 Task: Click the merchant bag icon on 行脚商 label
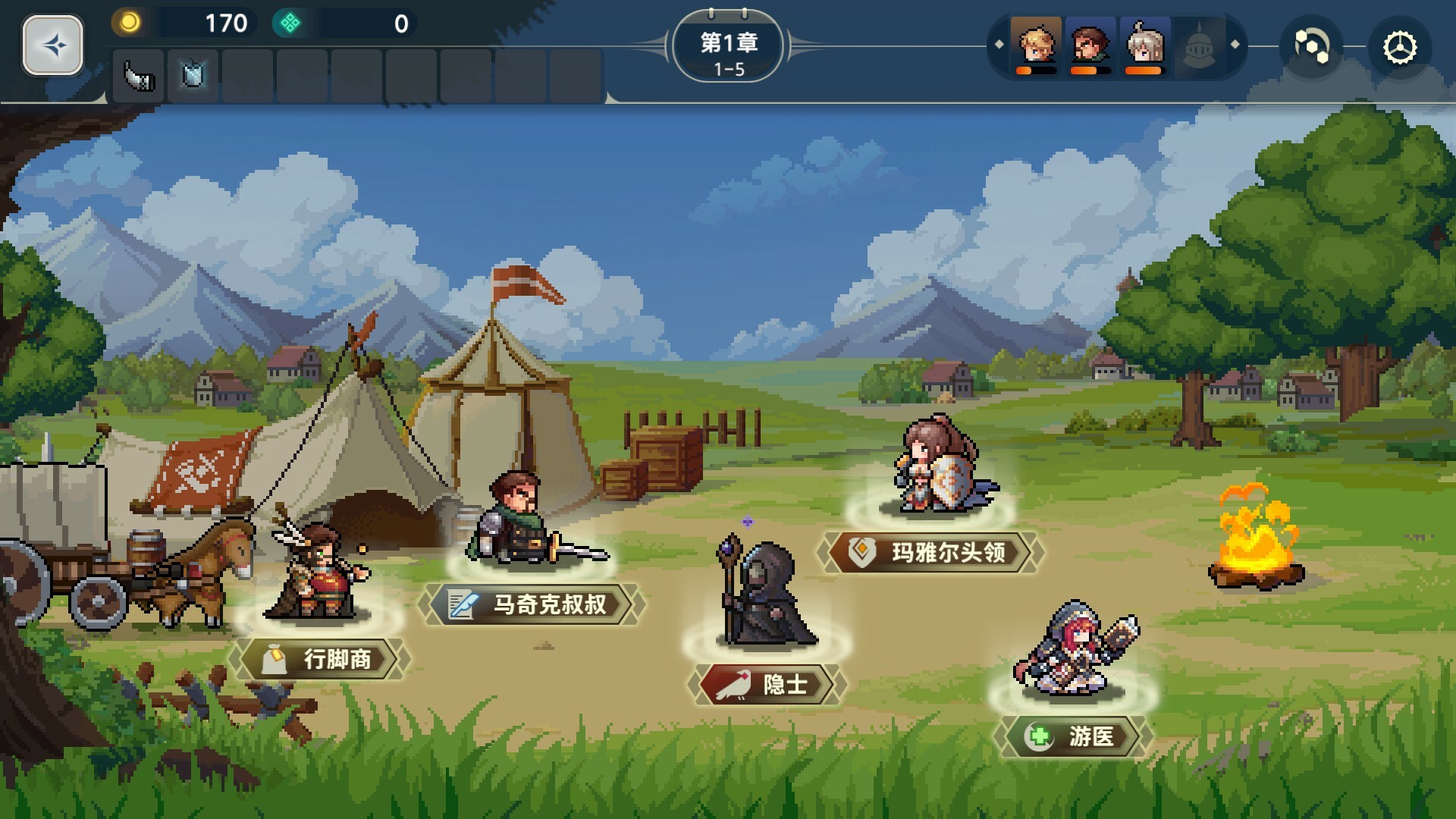[x=275, y=659]
